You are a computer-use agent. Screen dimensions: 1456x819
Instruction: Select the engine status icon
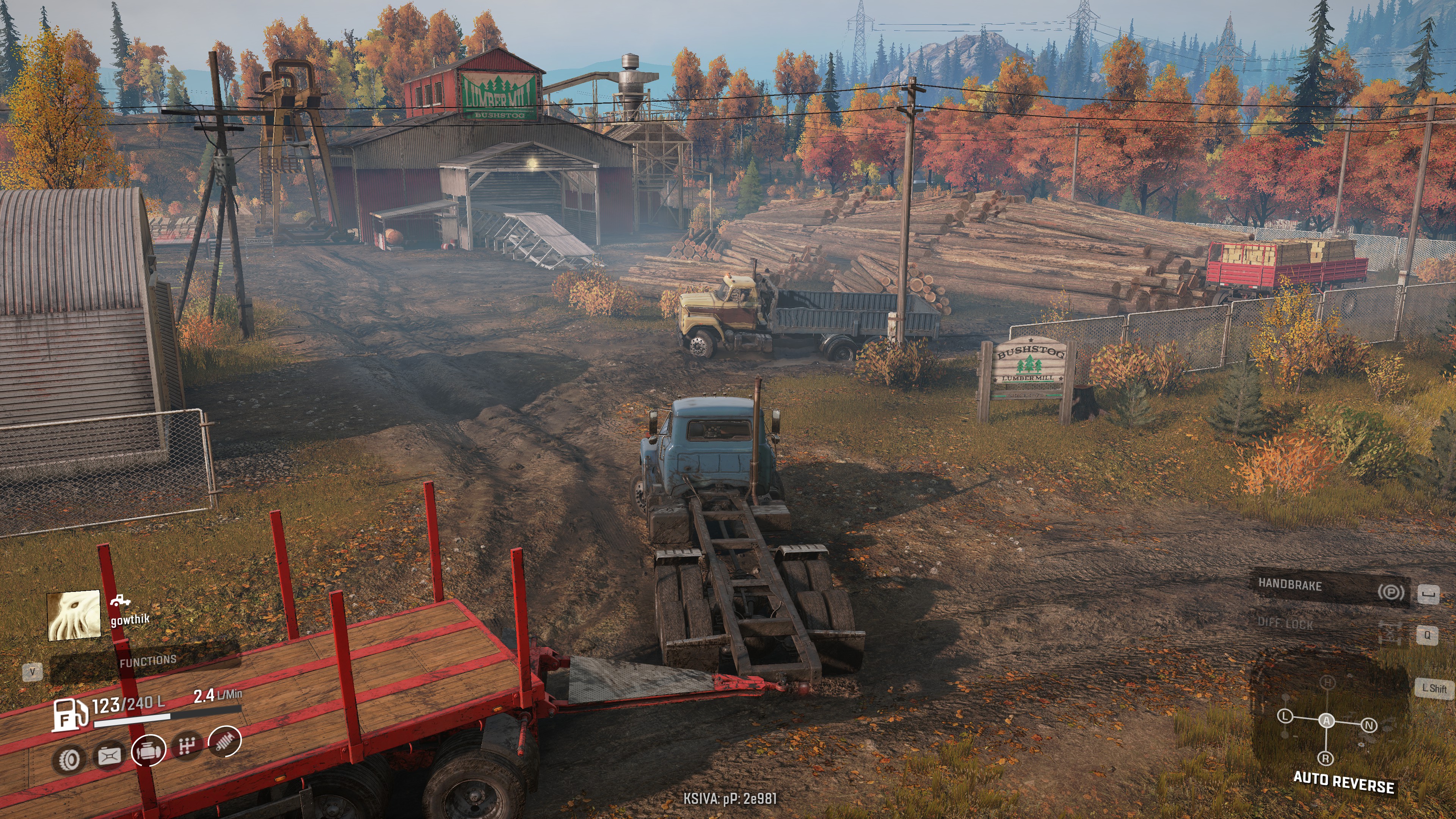pyautogui.click(x=149, y=751)
